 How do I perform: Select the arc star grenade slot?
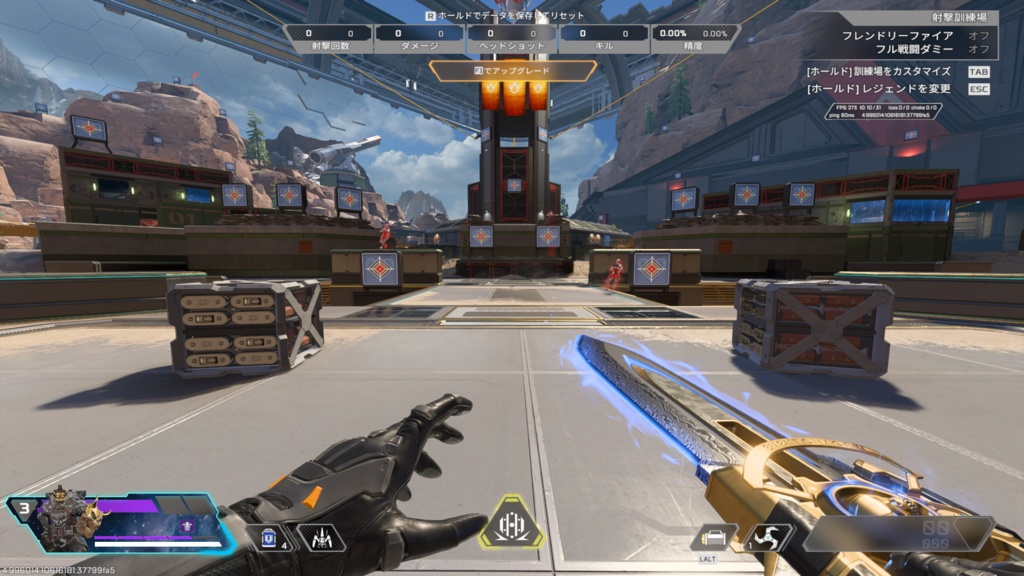point(766,538)
